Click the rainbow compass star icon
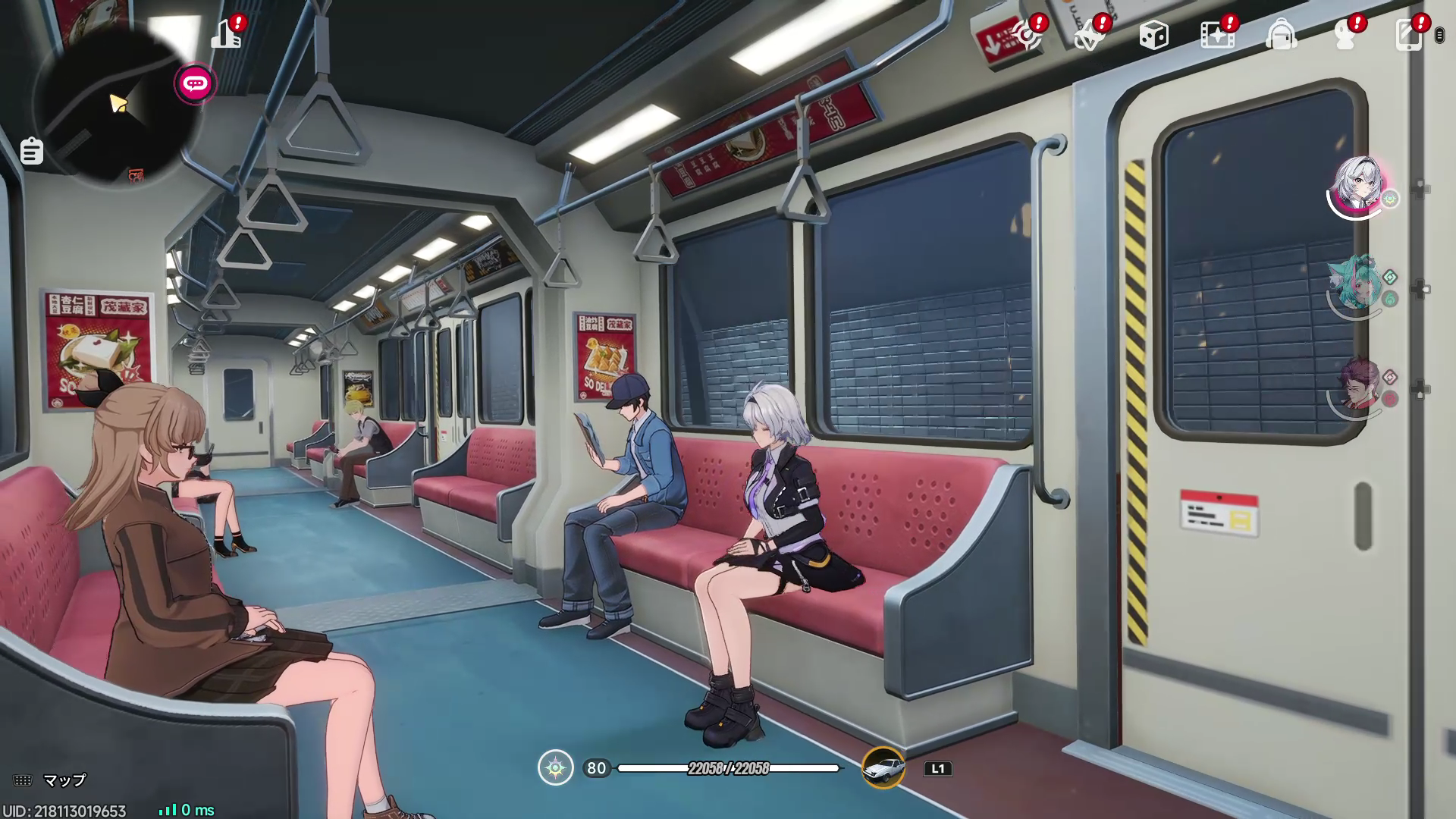The height and width of the screenshot is (819, 1456). [x=556, y=768]
